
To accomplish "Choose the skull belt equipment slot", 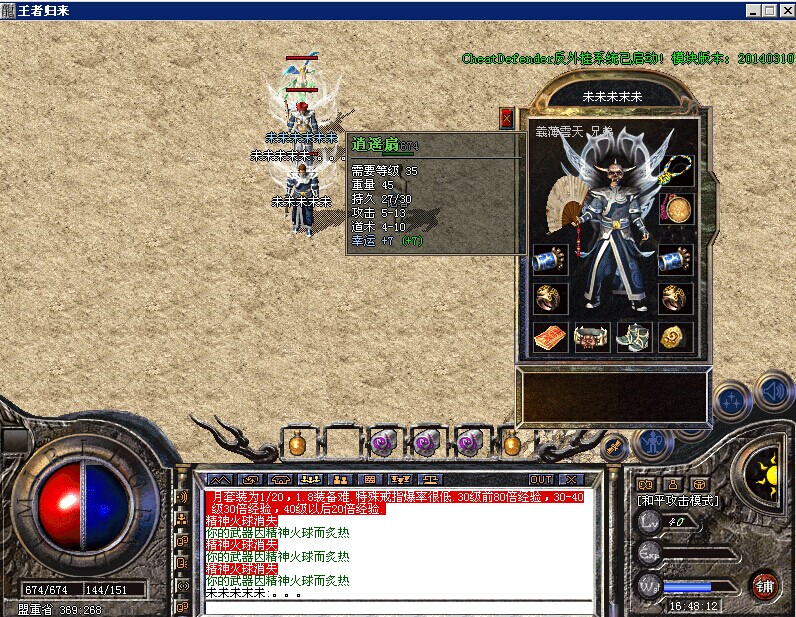I will (x=591, y=337).
